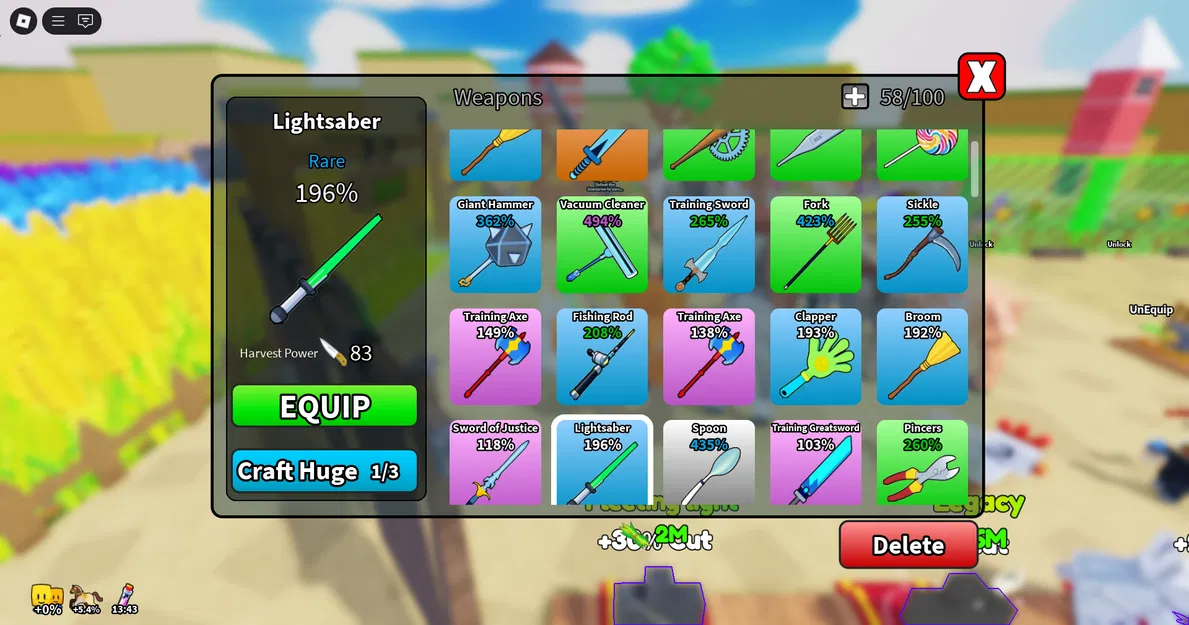Pick the Pincers weapon
This screenshot has width=1189, height=625.
(922, 463)
